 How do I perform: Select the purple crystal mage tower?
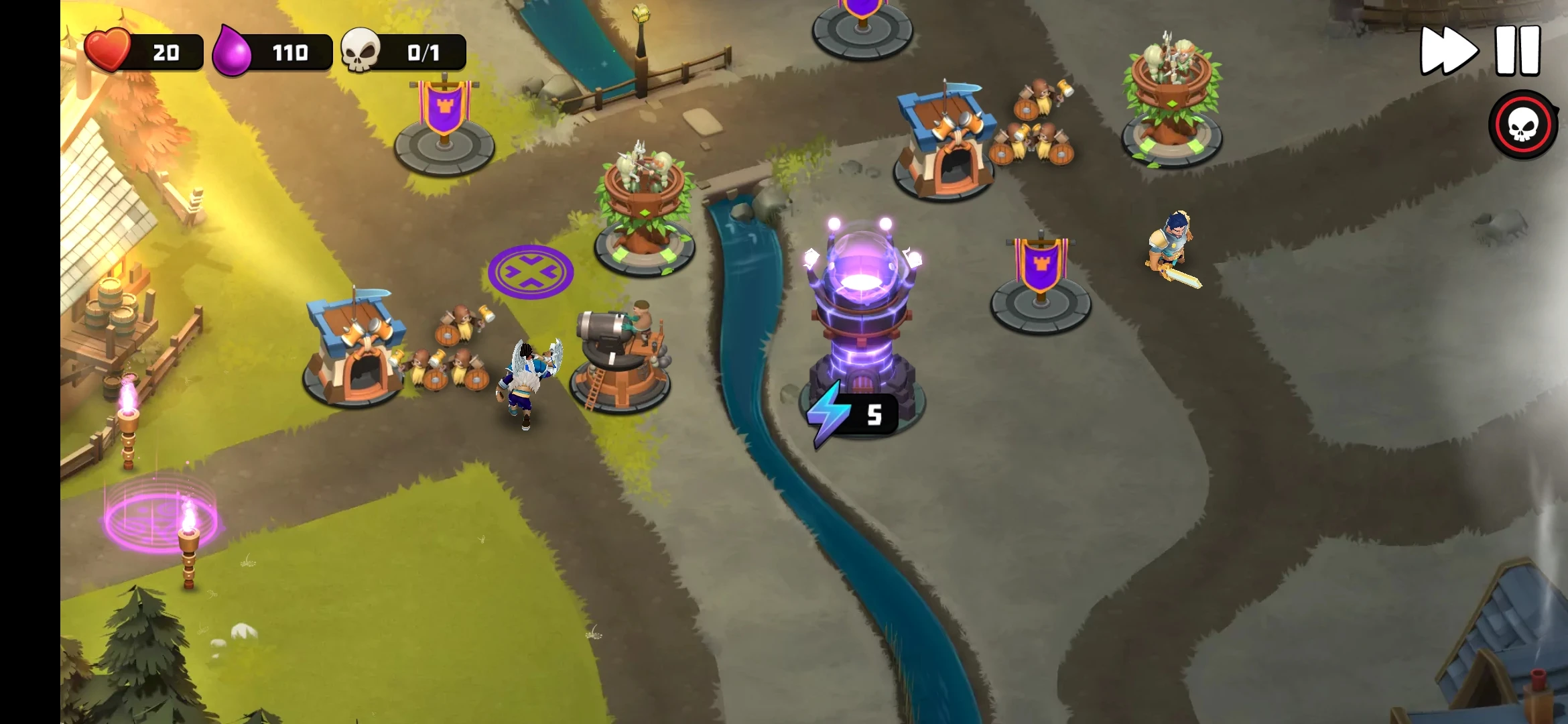coord(861,315)
